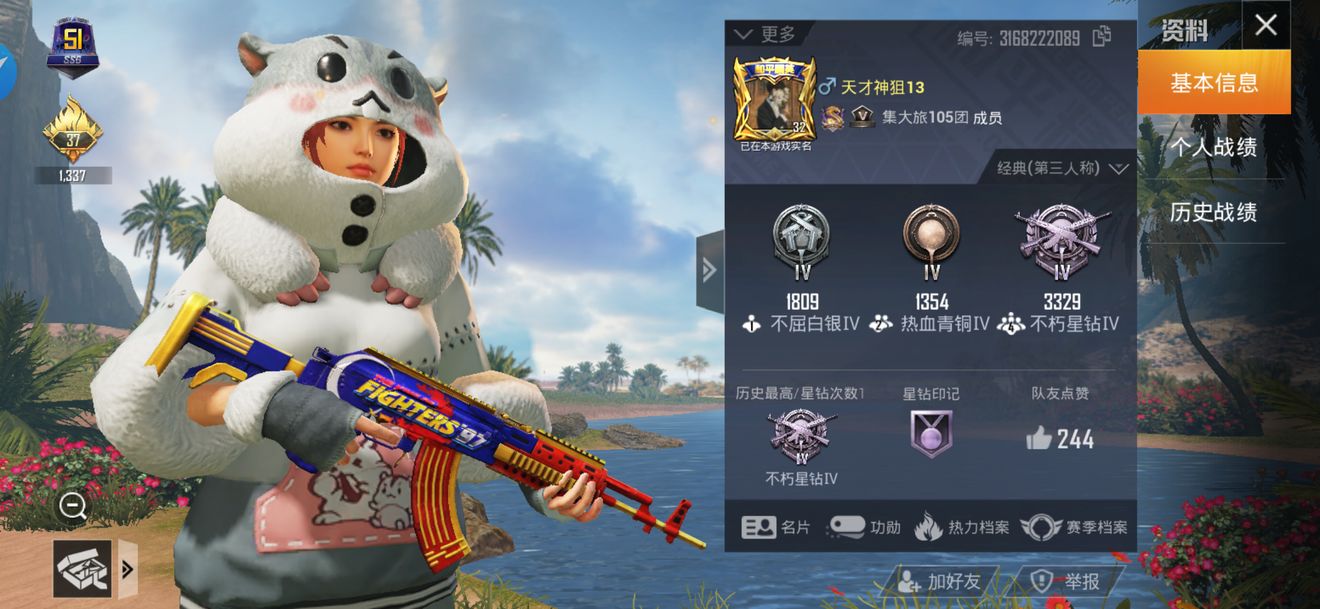View the 名片 card
The height and width of the screenshot is (609, 1320).
[x=775, y=527]
